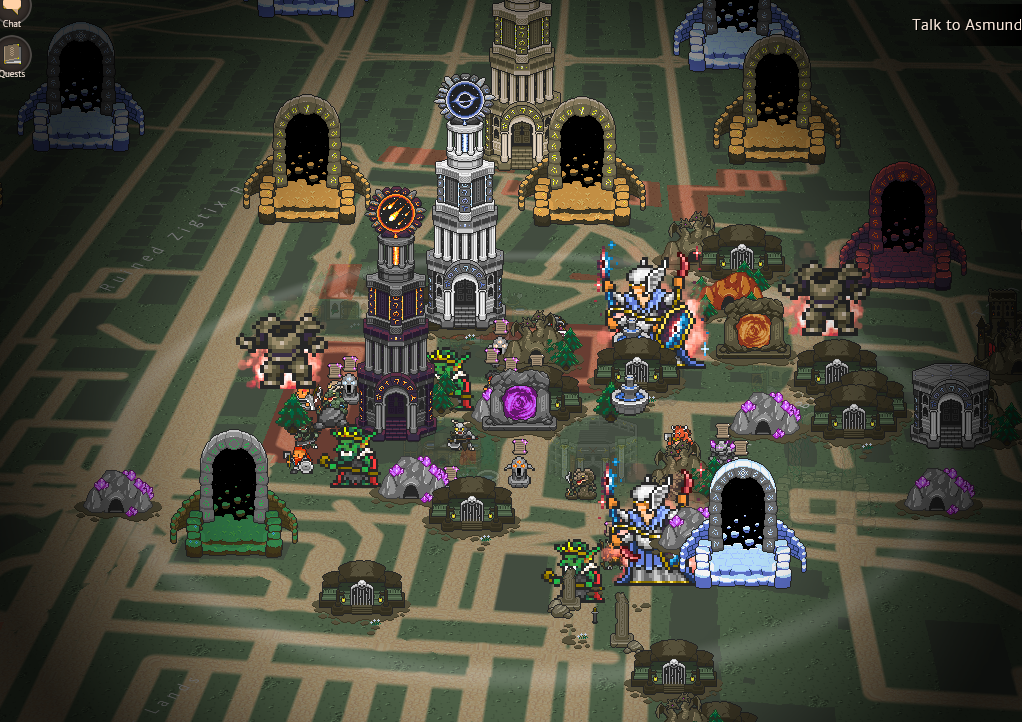Select the Talk to Asmund quest tracker

[965, 25]
